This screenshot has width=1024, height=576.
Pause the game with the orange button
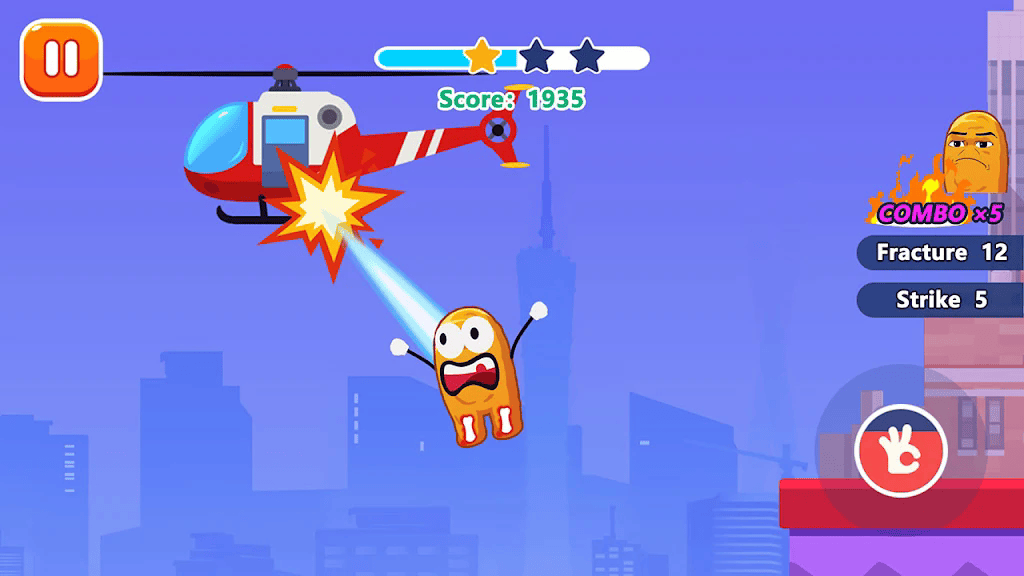pos(61,60)
